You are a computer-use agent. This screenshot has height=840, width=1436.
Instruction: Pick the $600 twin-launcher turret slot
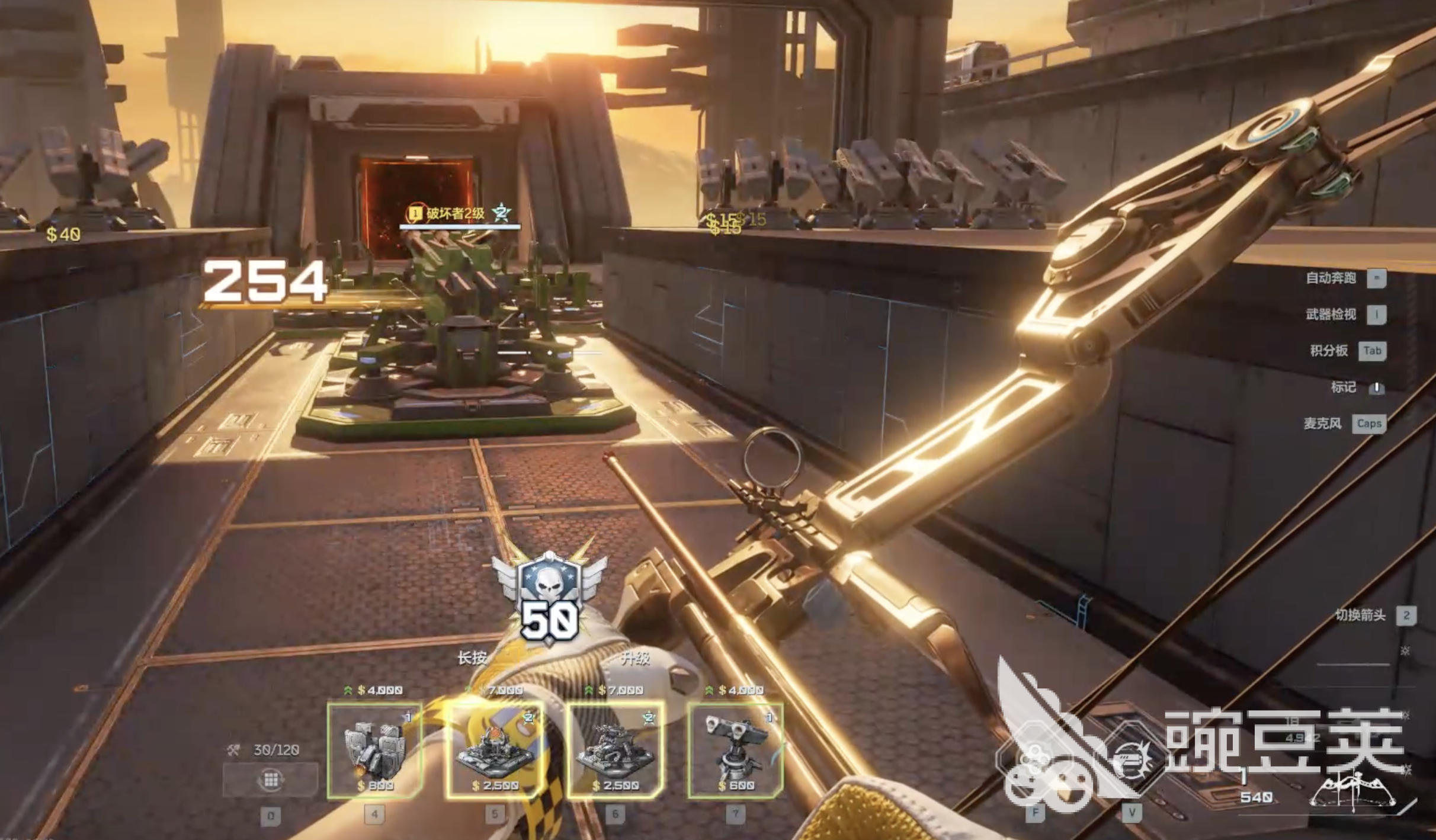tap(735, 751)
